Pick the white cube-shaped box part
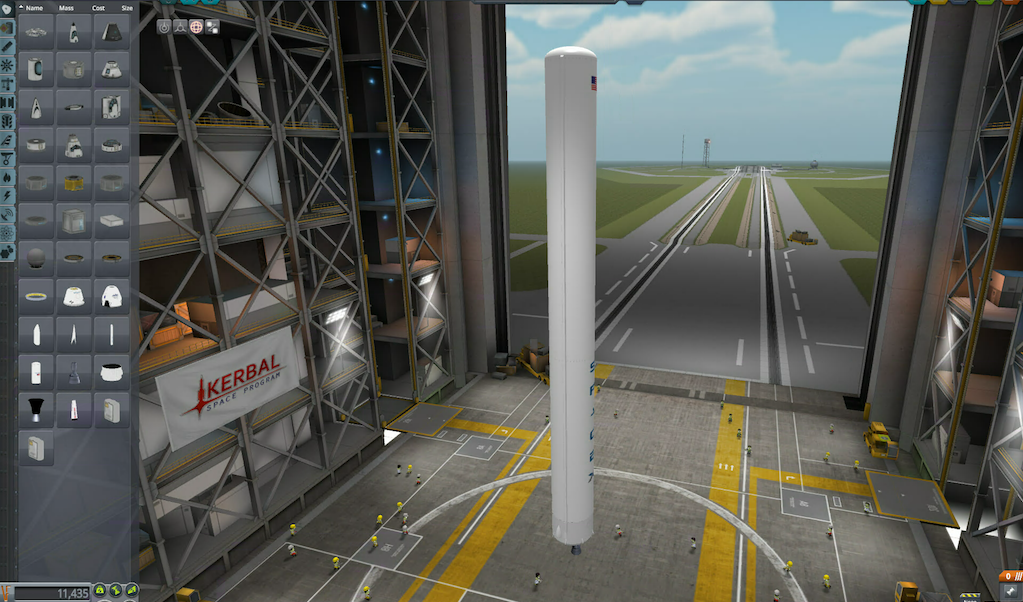 coord(74,220)
